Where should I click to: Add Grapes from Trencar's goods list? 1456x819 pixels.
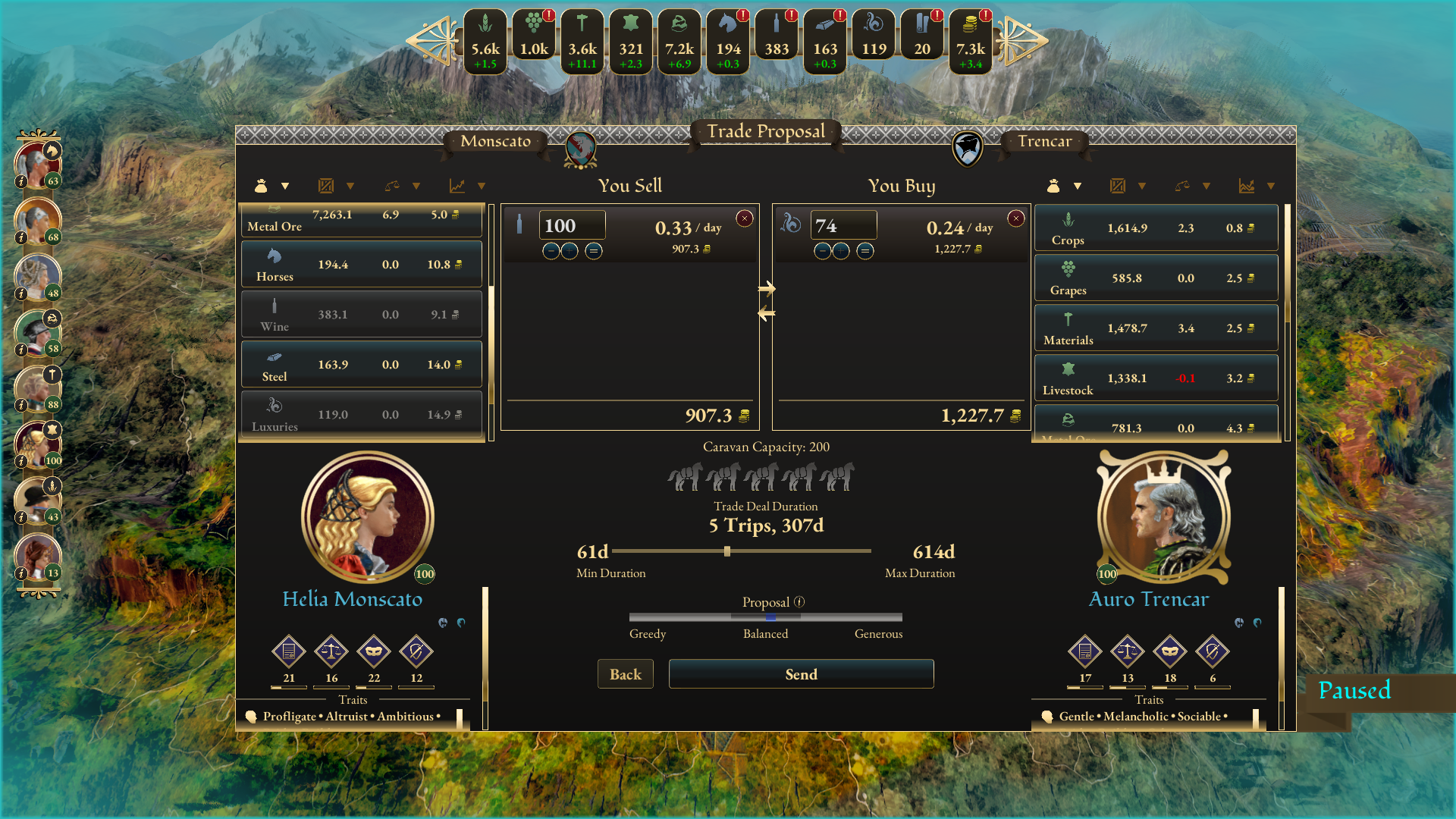click(x=1156, y=278)
